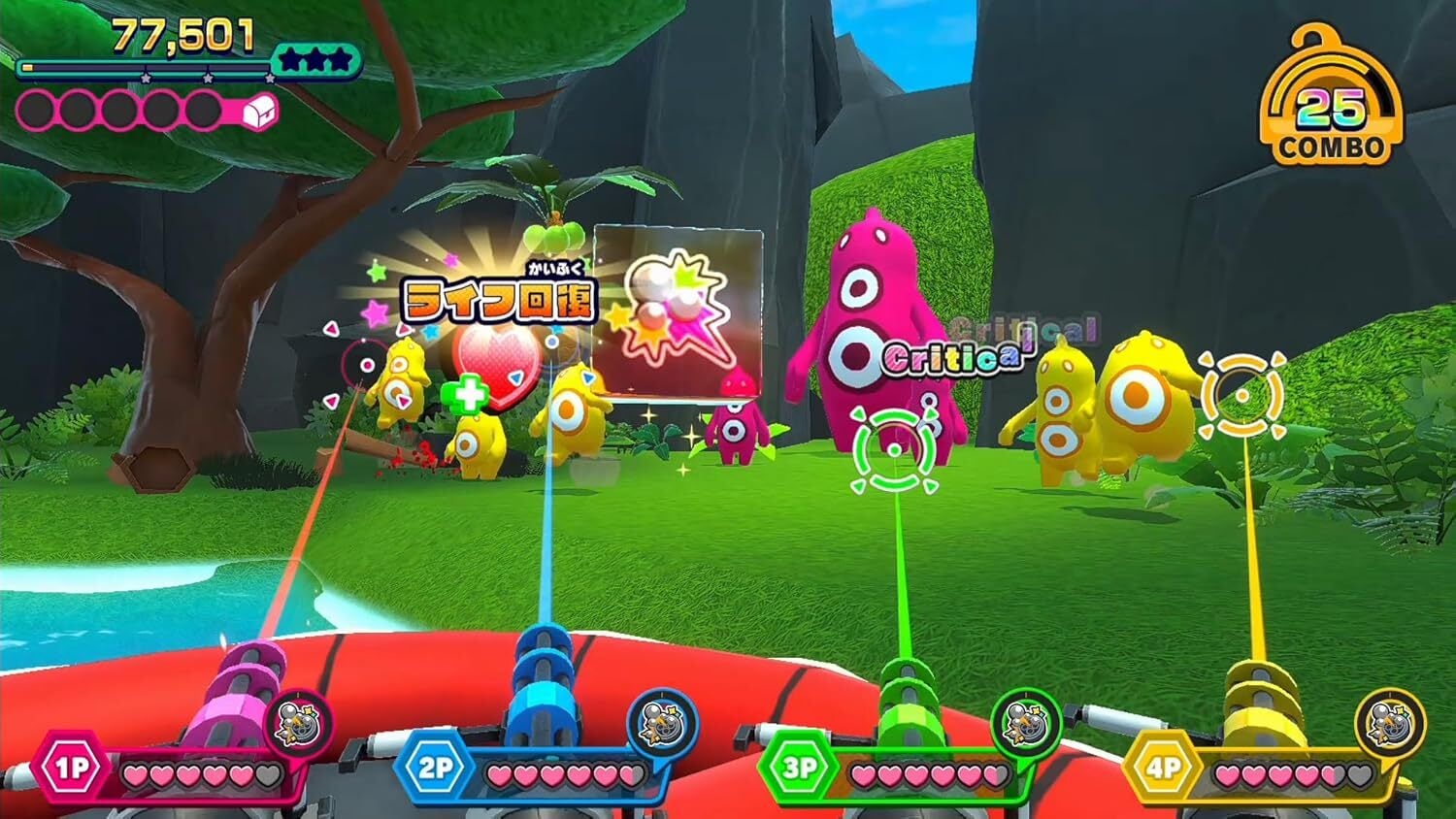Click the item card with the star burst

pos(677,311)
